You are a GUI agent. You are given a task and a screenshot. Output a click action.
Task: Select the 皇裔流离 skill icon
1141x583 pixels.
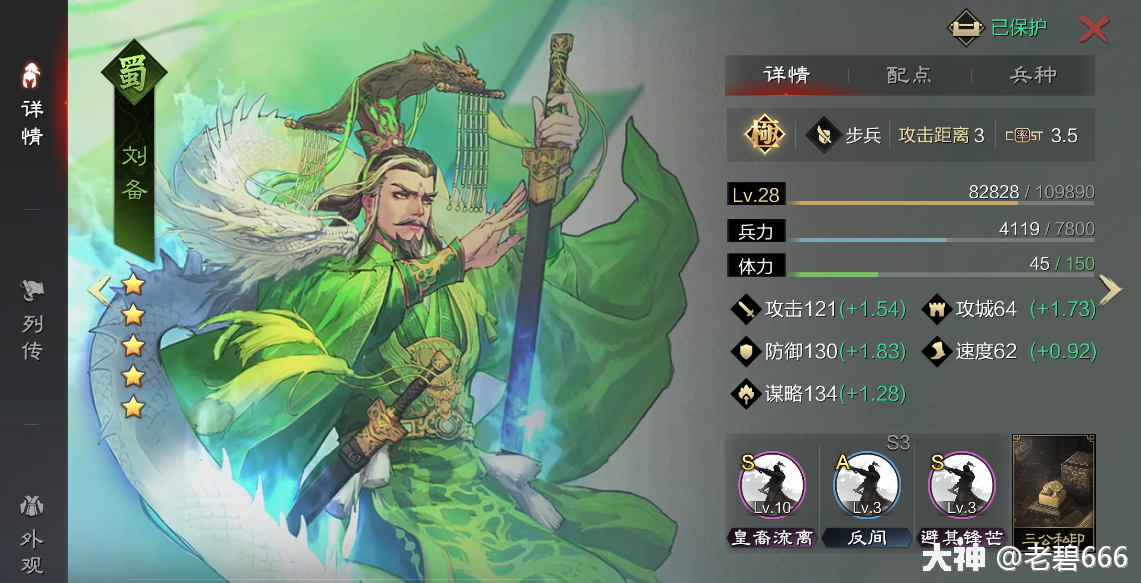tap(771, 486)
